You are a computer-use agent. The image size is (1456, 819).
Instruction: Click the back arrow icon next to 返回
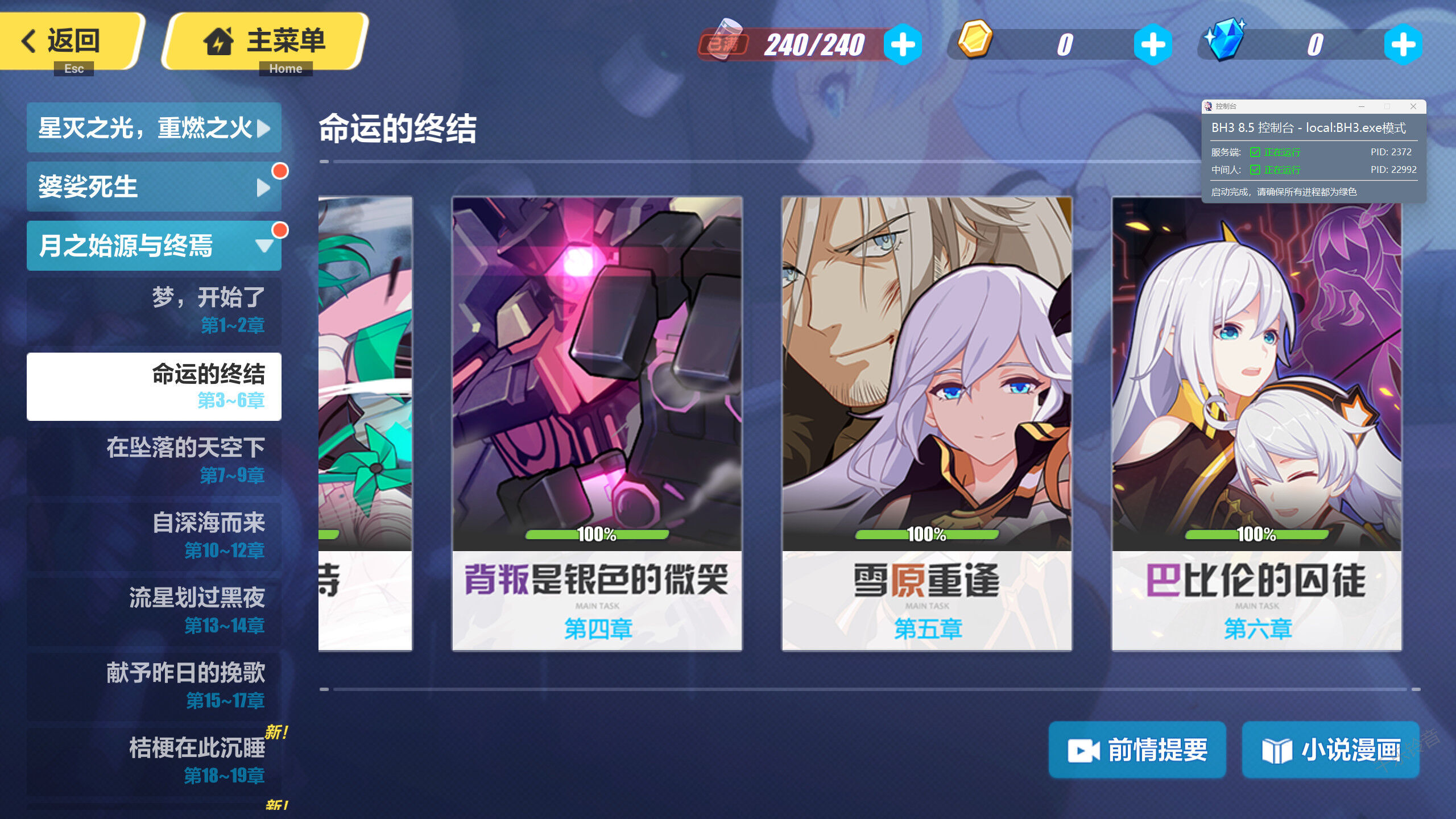[27, 41]
